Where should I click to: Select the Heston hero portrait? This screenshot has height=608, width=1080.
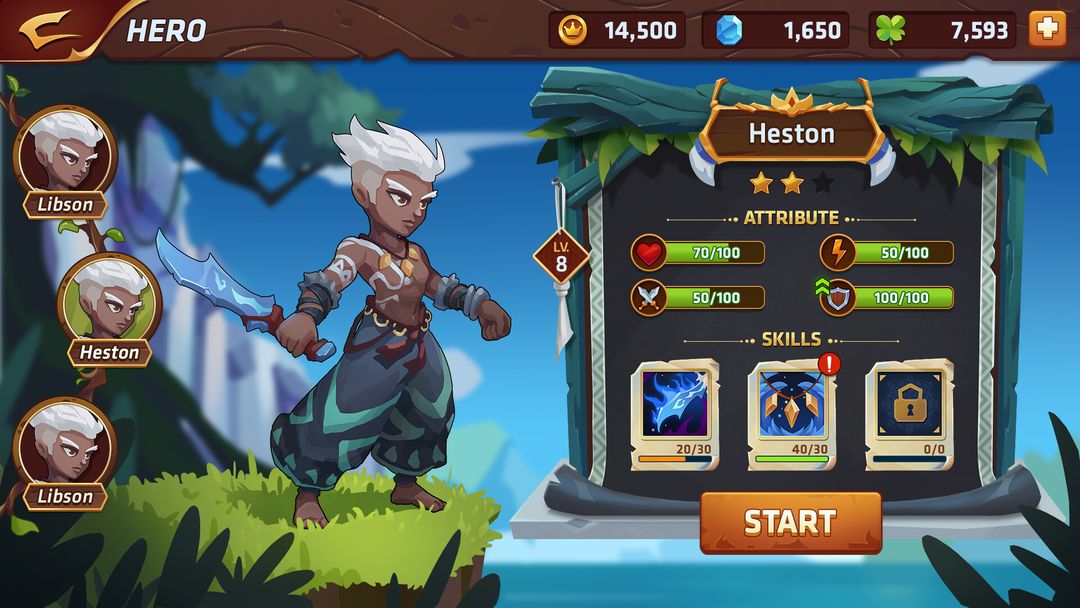click(110, 301)
